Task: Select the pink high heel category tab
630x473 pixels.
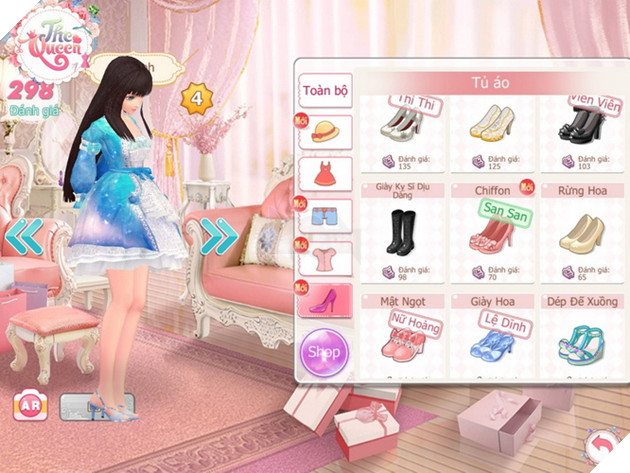Action: [325, 301]
